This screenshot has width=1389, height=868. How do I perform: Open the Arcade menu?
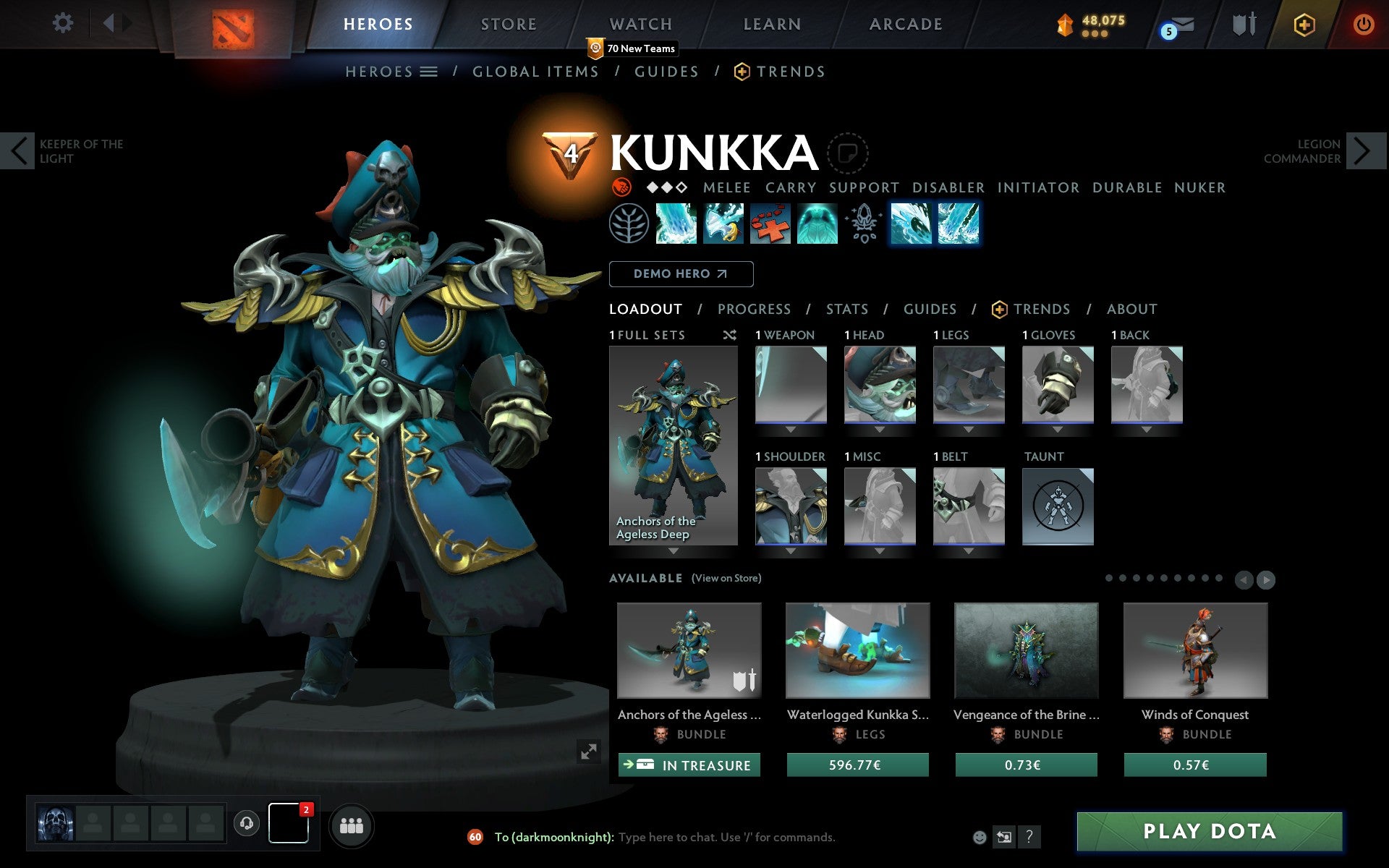tap(904, 24)
